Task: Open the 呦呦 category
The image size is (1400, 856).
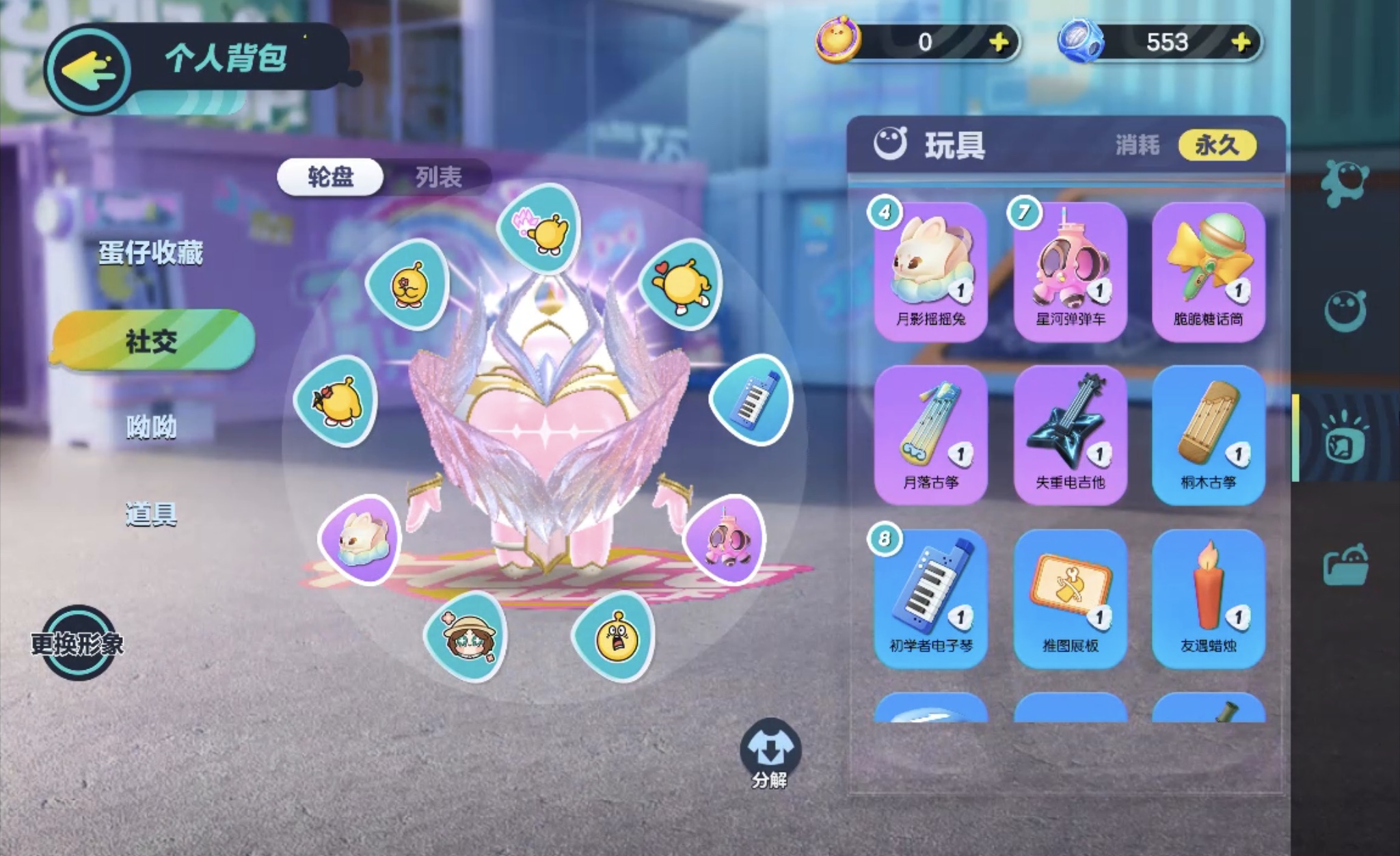Action: 151,427
